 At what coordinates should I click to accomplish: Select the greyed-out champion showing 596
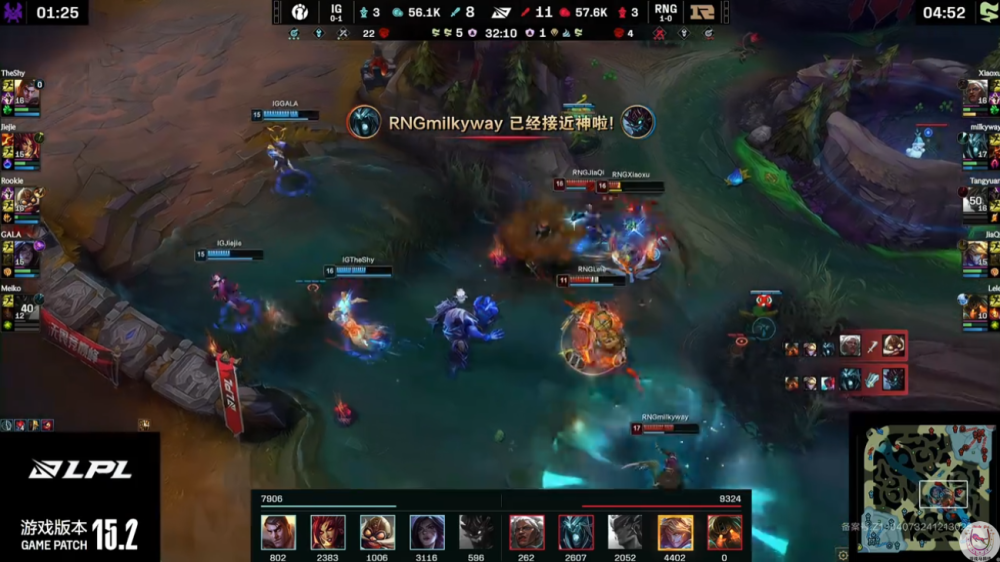point(476,532)
